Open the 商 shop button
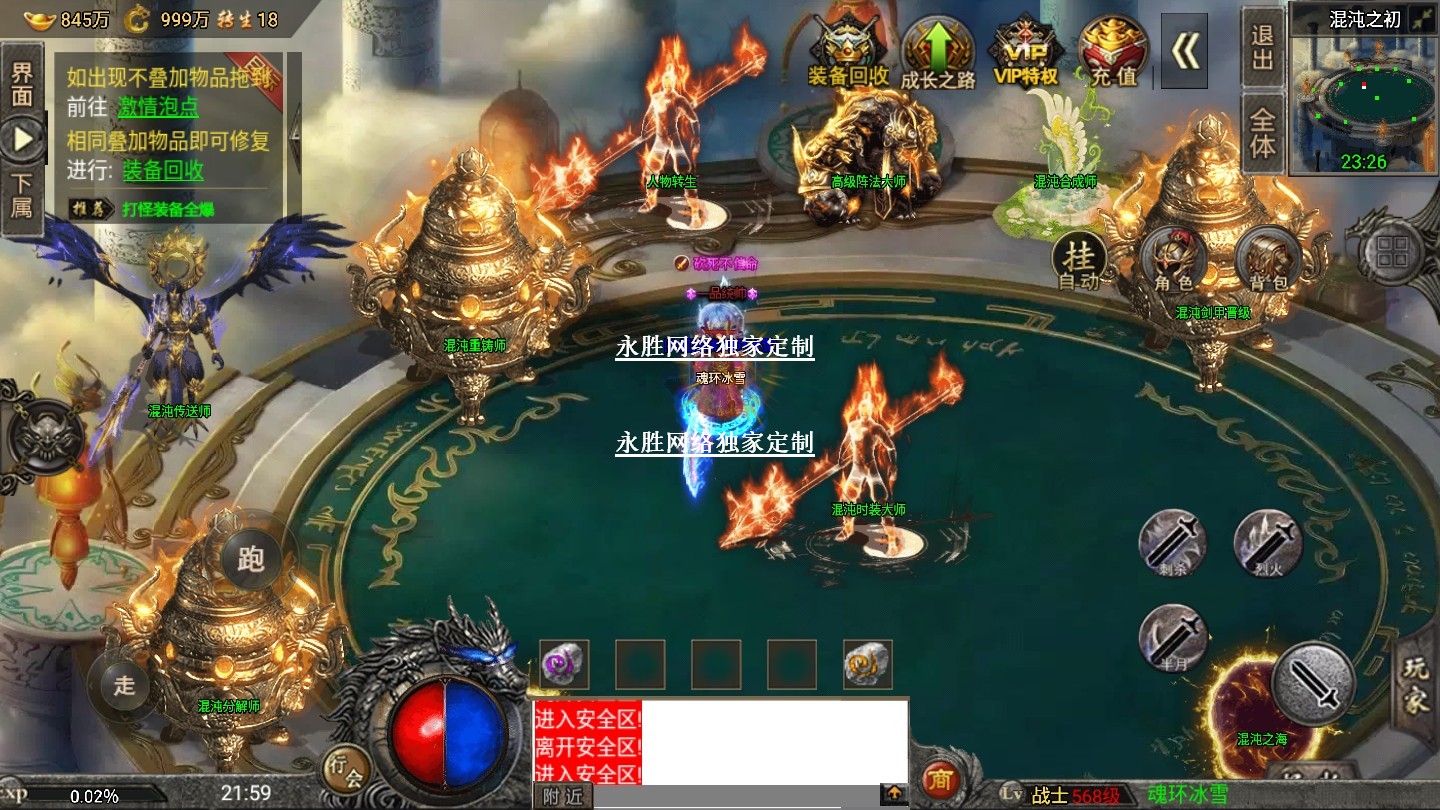The image size is (1440, 810). tap(939, 779)
